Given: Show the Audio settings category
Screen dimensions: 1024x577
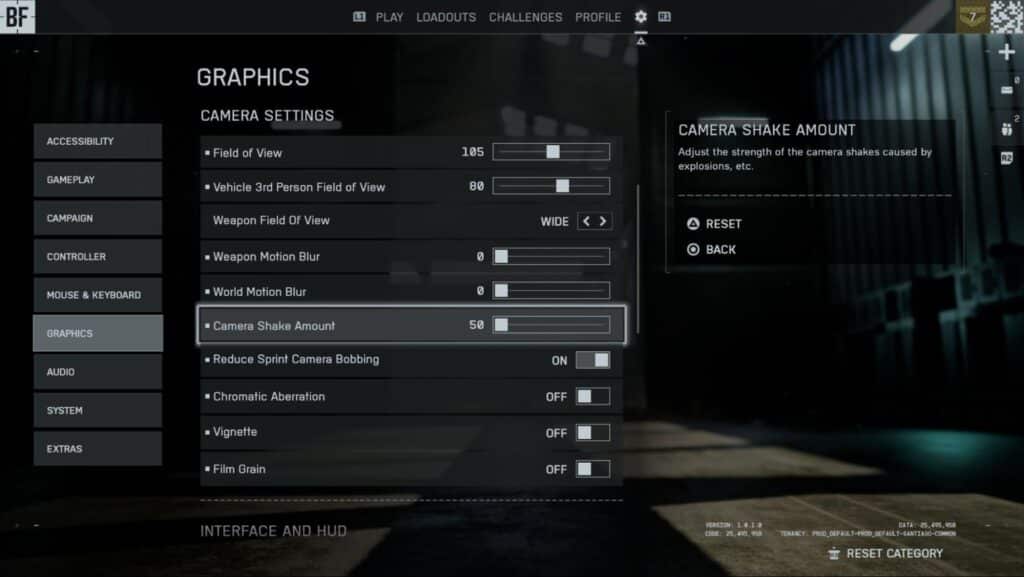Looking at the screenshot, I should [97, 372].
